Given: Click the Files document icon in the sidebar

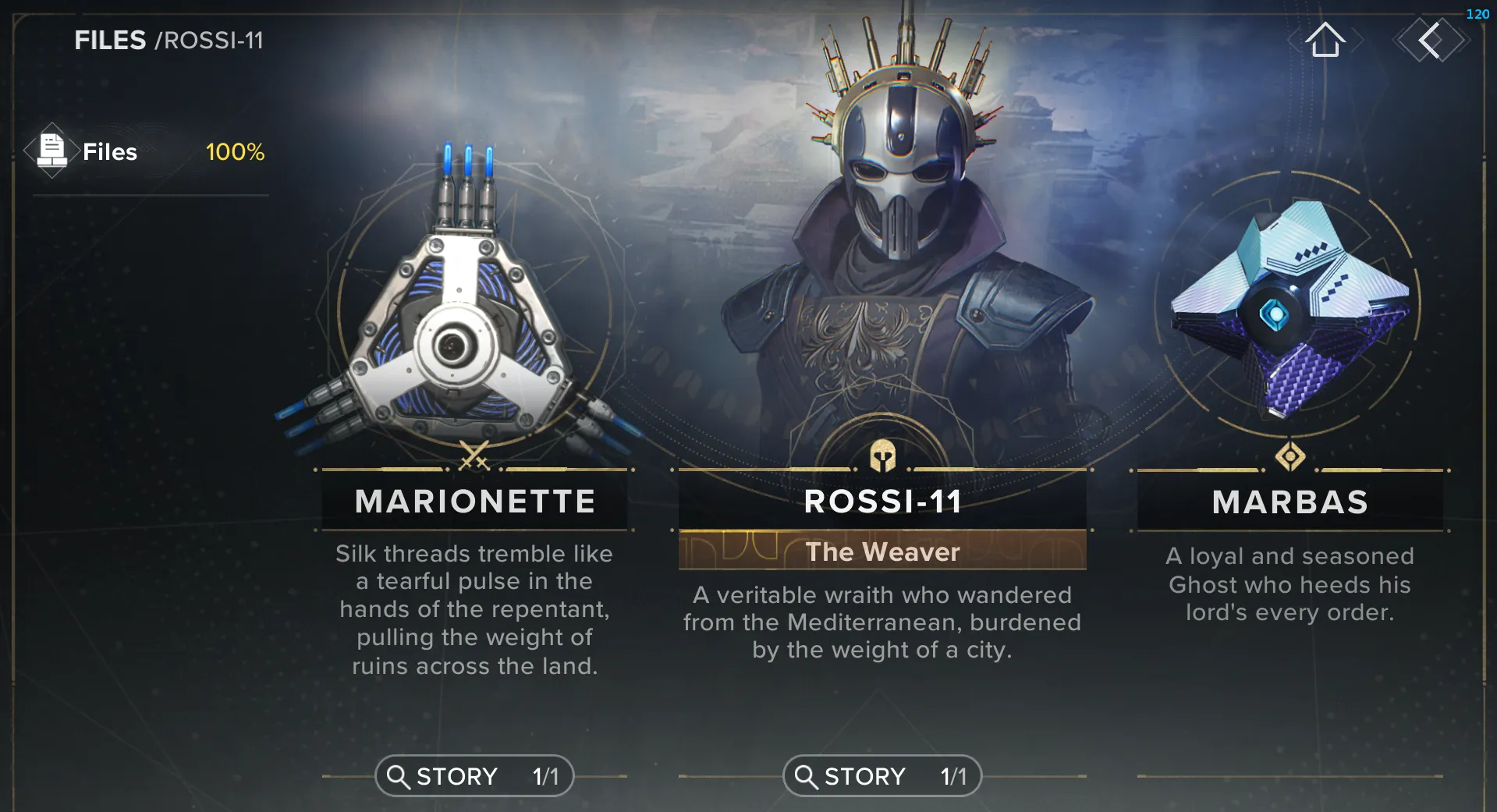Looking at the screenshot, I should (51, 151).
